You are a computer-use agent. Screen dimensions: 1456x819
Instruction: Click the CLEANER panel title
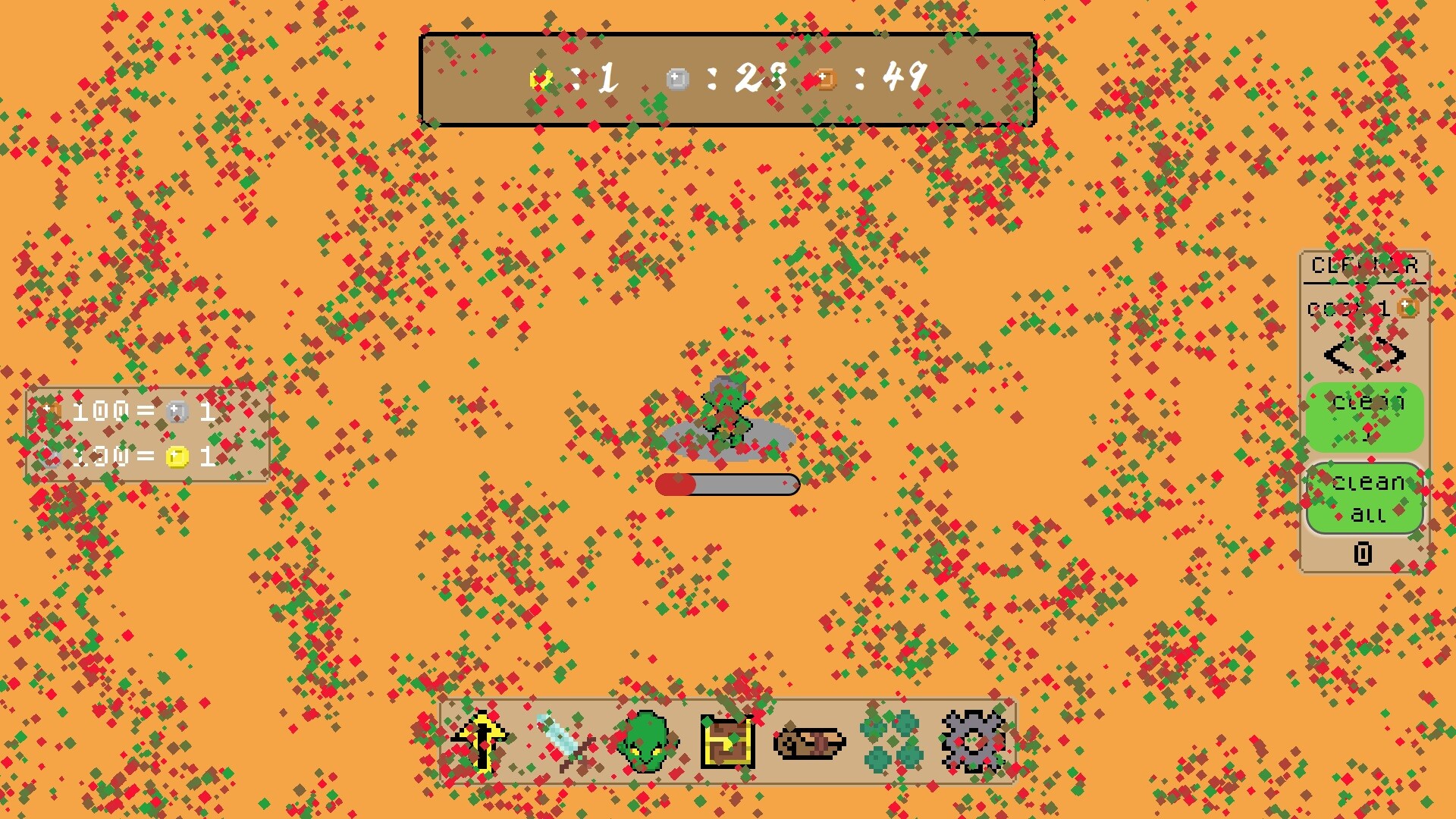pos(1363,264)
